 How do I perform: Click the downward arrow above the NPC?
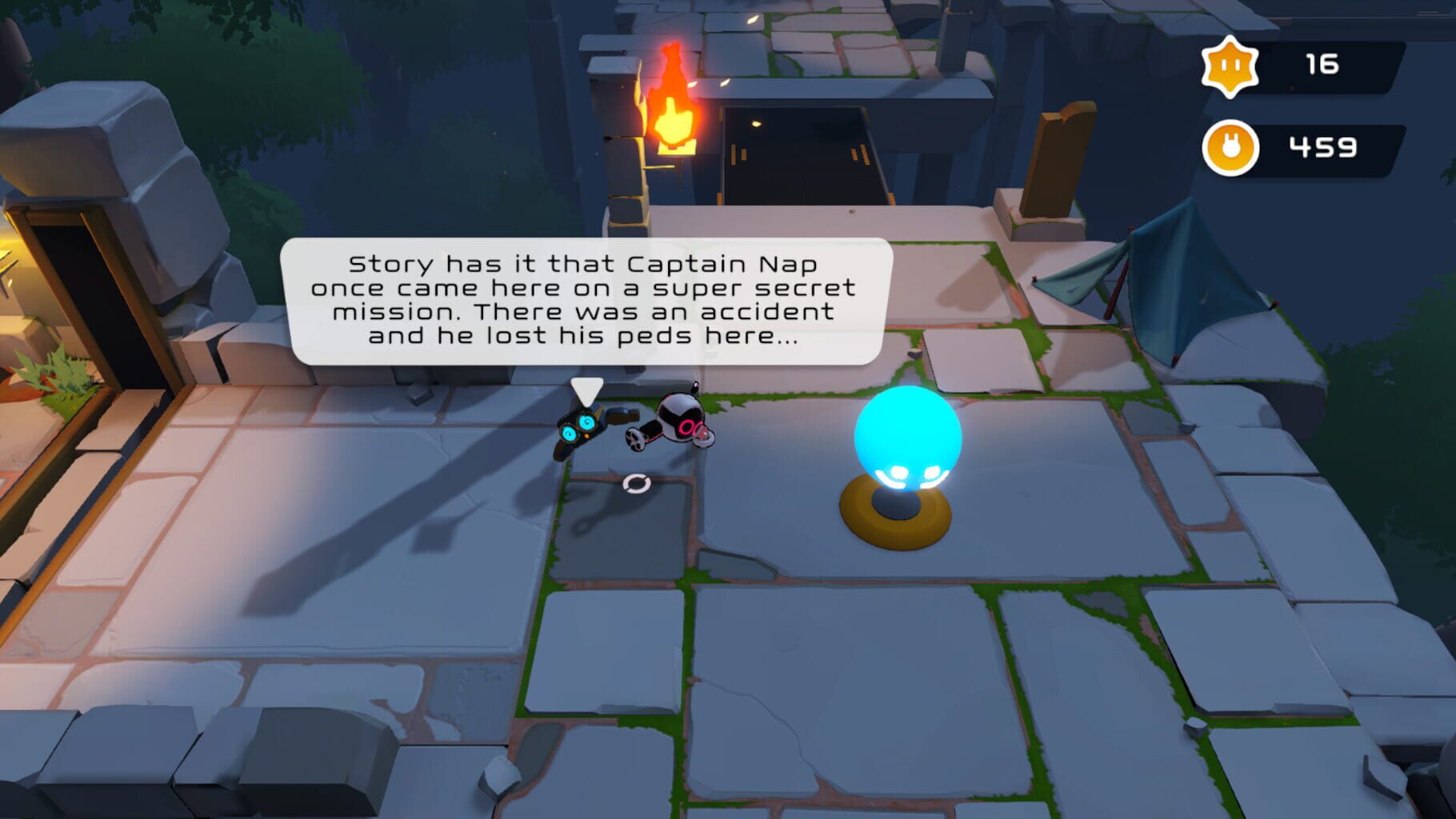point(586,390)
